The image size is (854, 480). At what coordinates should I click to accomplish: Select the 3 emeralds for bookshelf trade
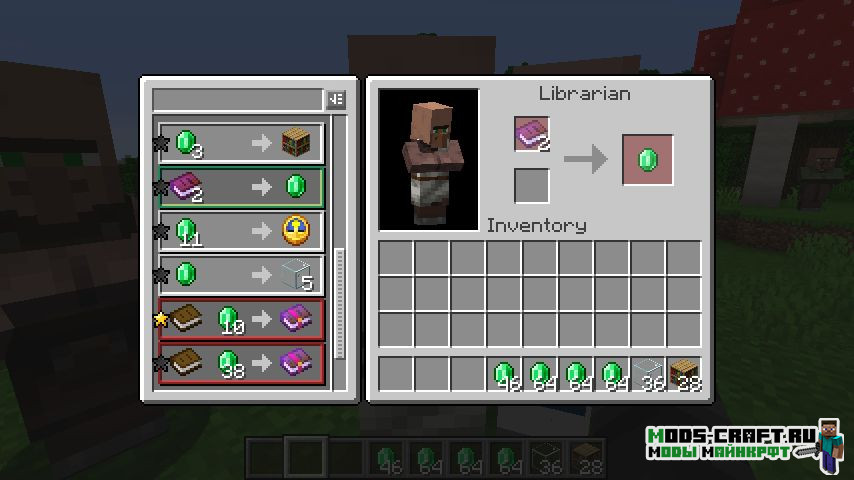click(x=241, y=143)
